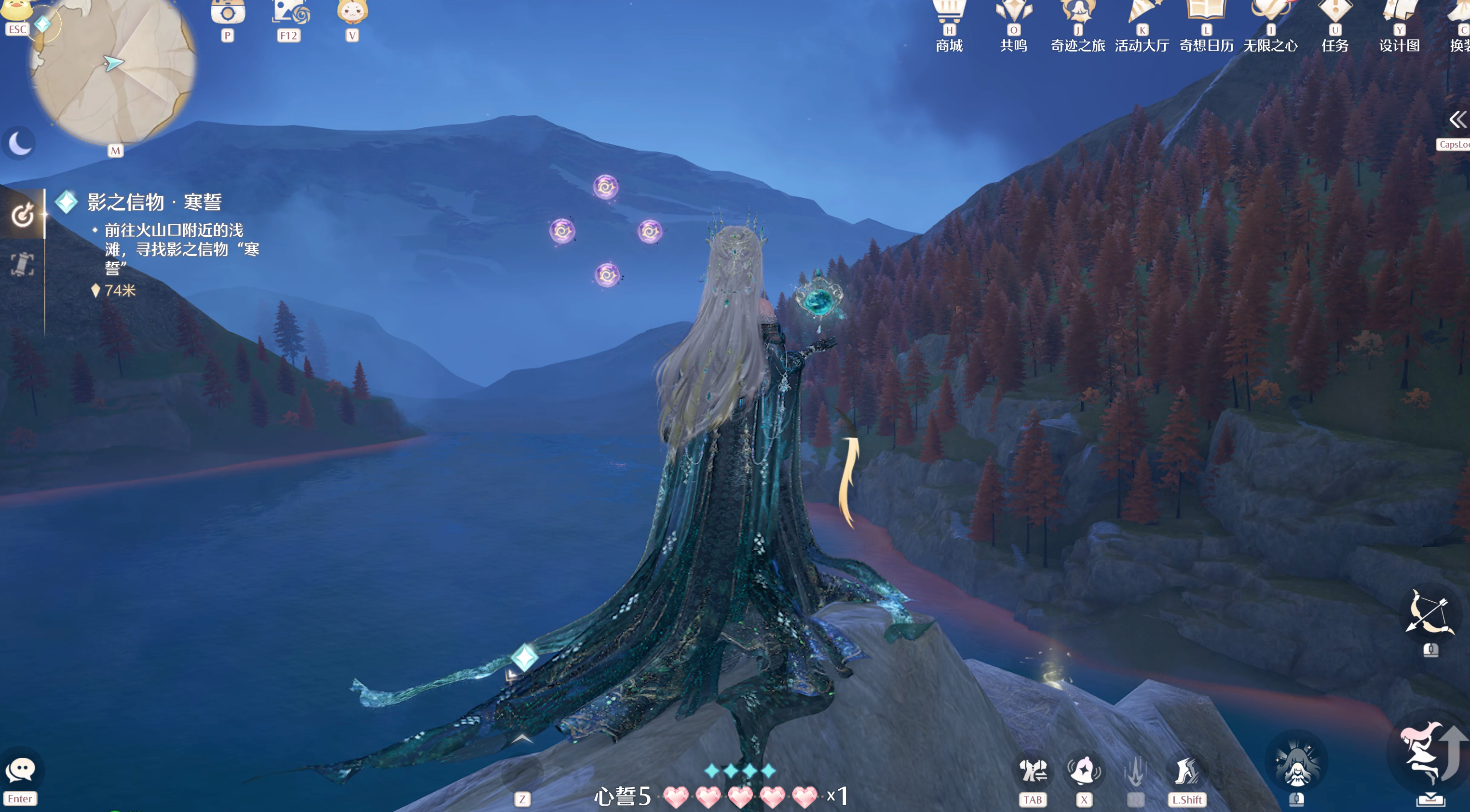Activate the high-heel dash ability
1470x812 pixels.
pos(1187,771)
